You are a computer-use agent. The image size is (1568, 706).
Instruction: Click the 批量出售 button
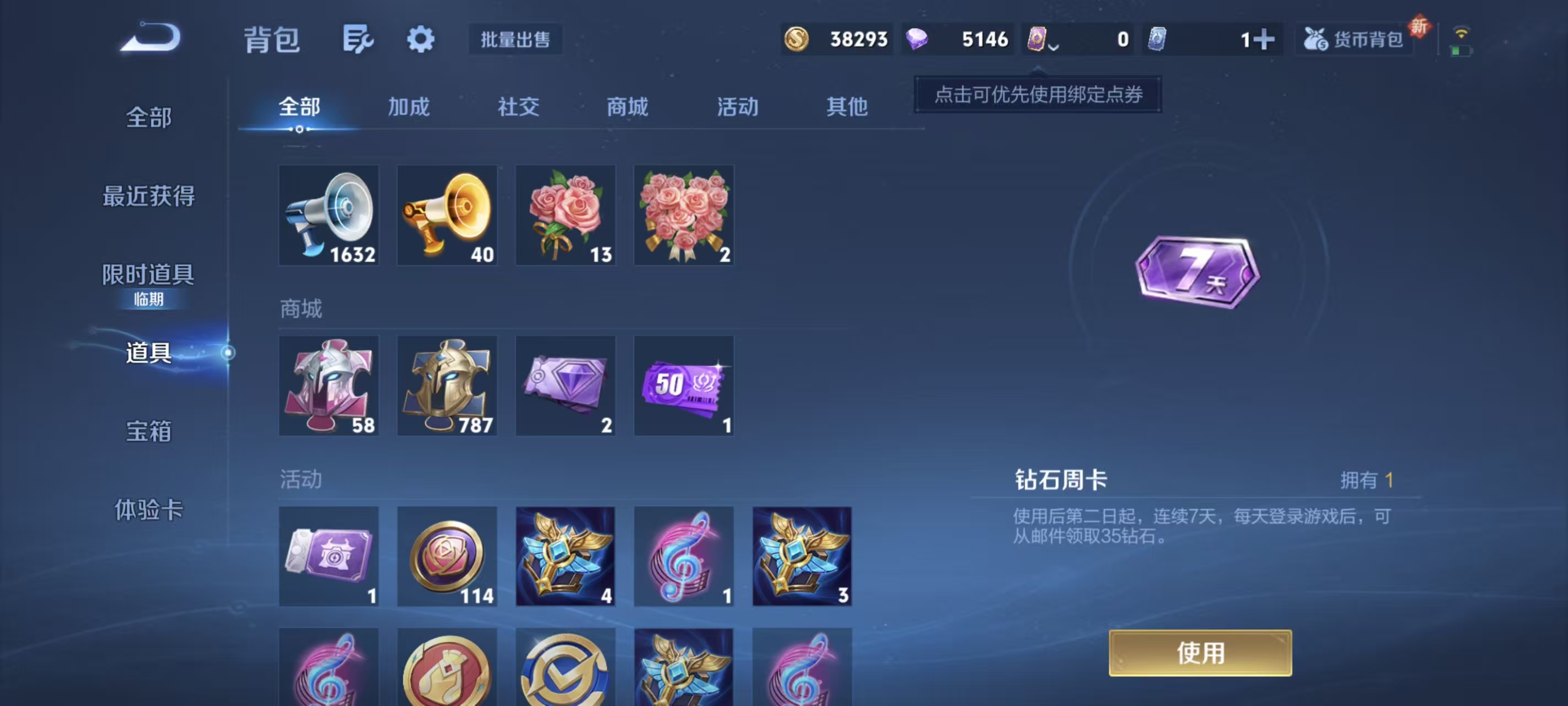514,39
